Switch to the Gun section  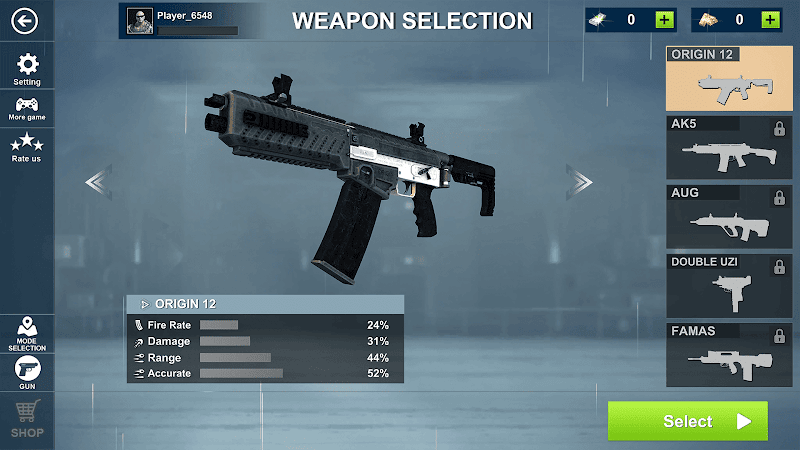tap(28, 372)
